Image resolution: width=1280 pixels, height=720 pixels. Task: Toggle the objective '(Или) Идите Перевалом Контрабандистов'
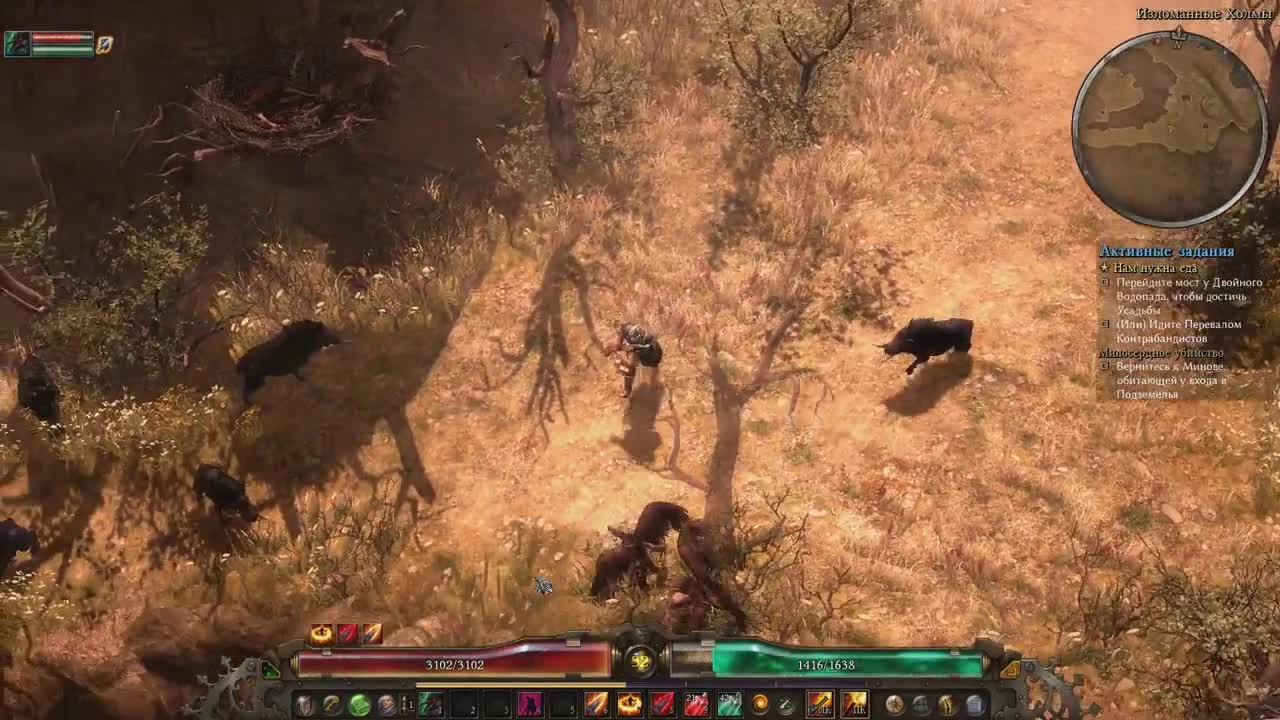point(1106,324)
